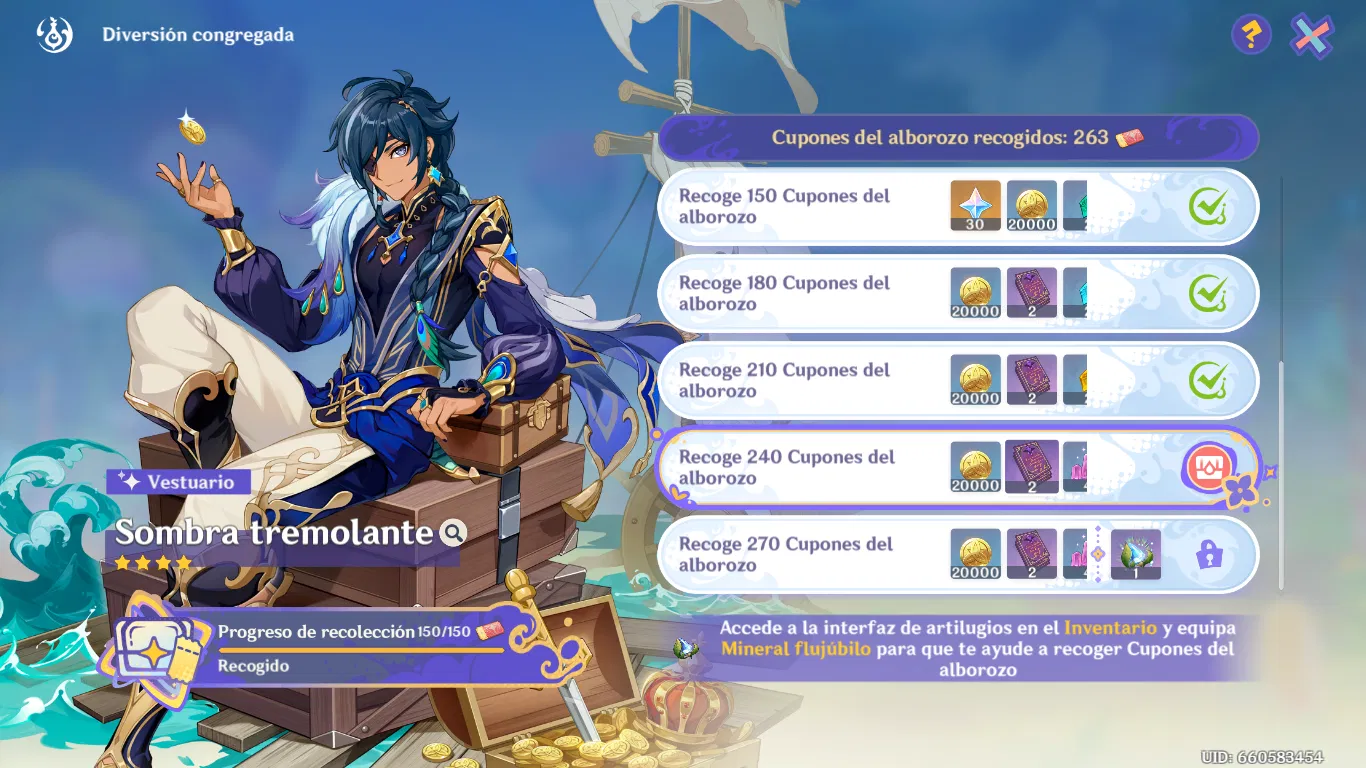Open the Vestuario label tab
The width and height of the screenshot is (1366, 768).
pos(176,482)
